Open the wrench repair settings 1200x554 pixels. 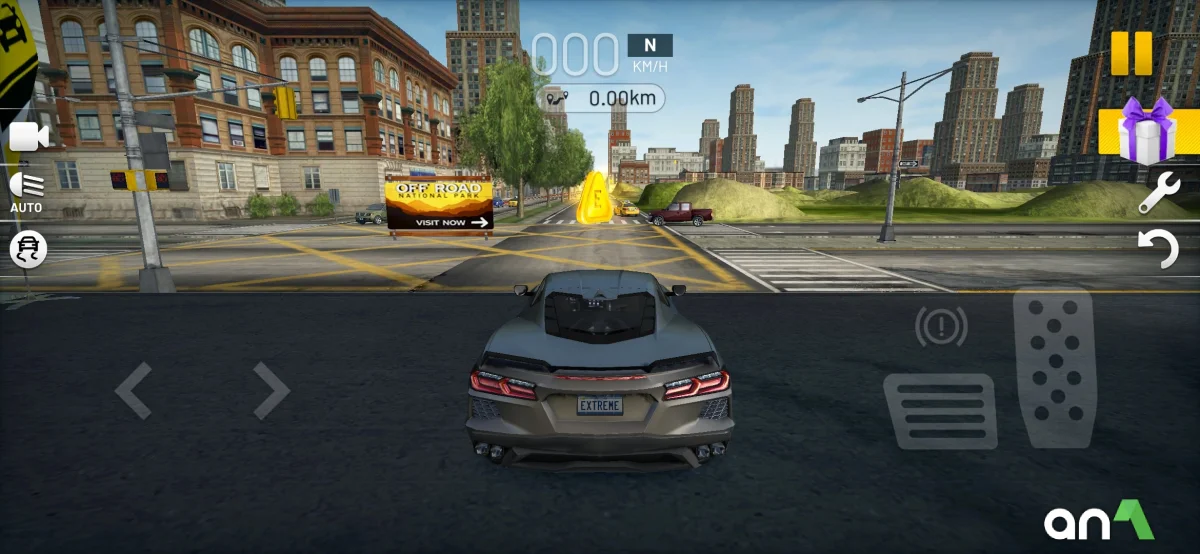click(x=1159, y=192)
